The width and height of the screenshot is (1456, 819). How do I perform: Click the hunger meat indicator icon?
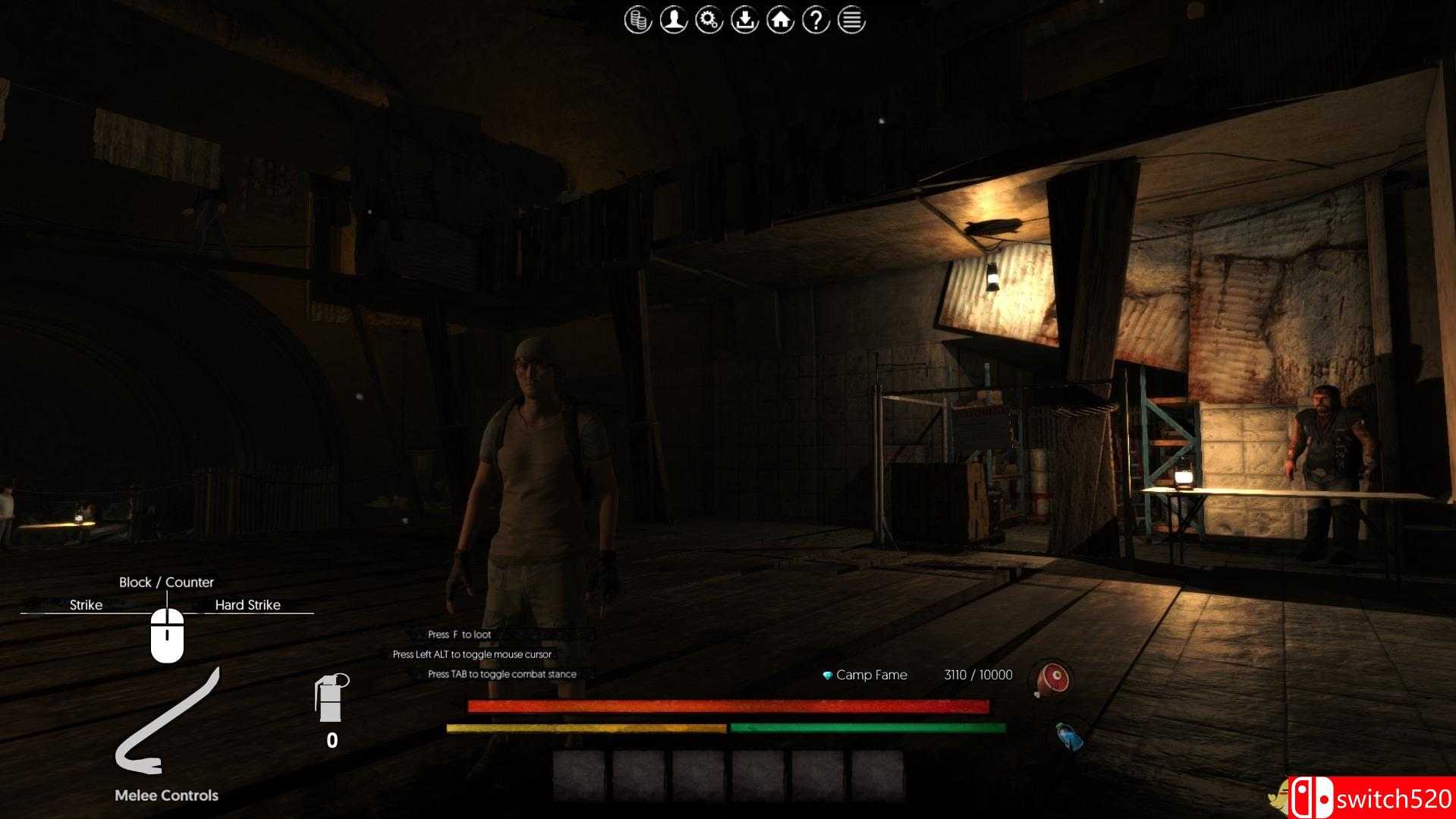coord(1051,679)
